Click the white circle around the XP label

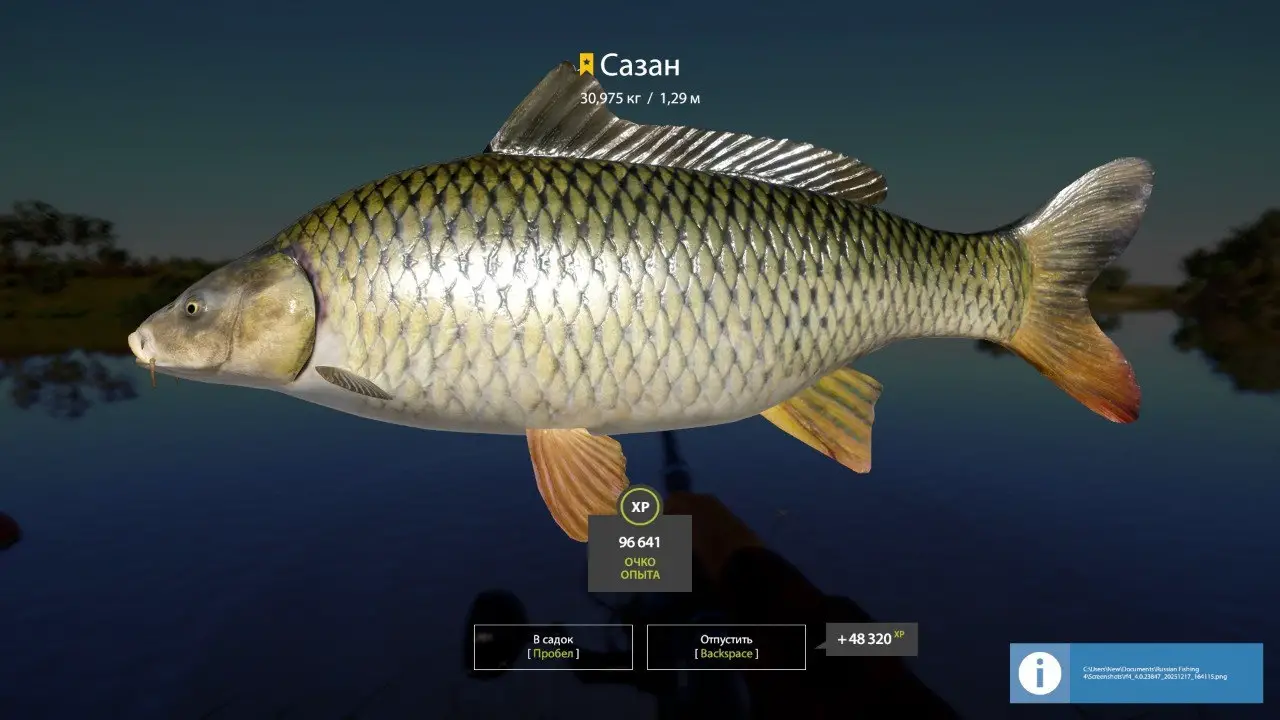640,506
